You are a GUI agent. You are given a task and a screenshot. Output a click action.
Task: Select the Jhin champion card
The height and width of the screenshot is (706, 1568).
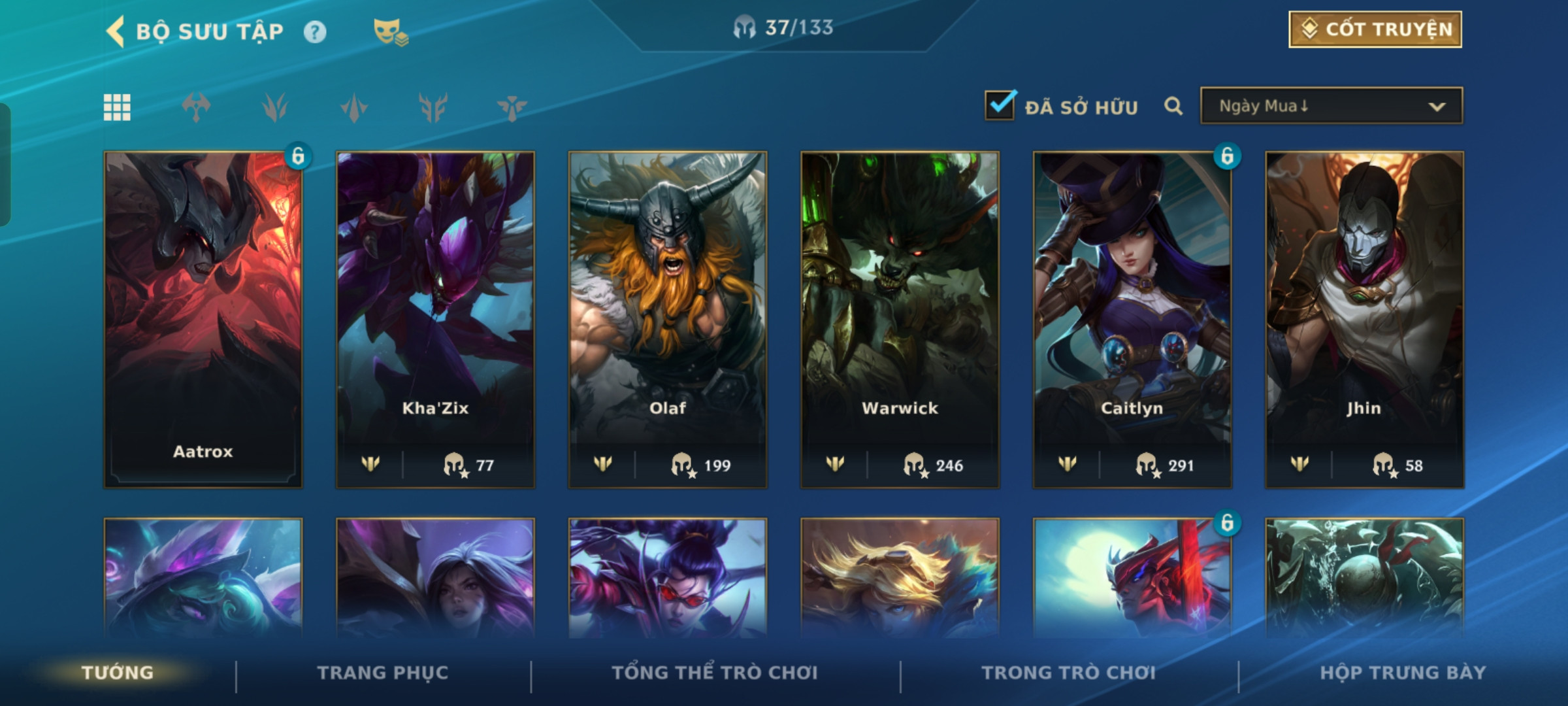tap(1365, 320)
